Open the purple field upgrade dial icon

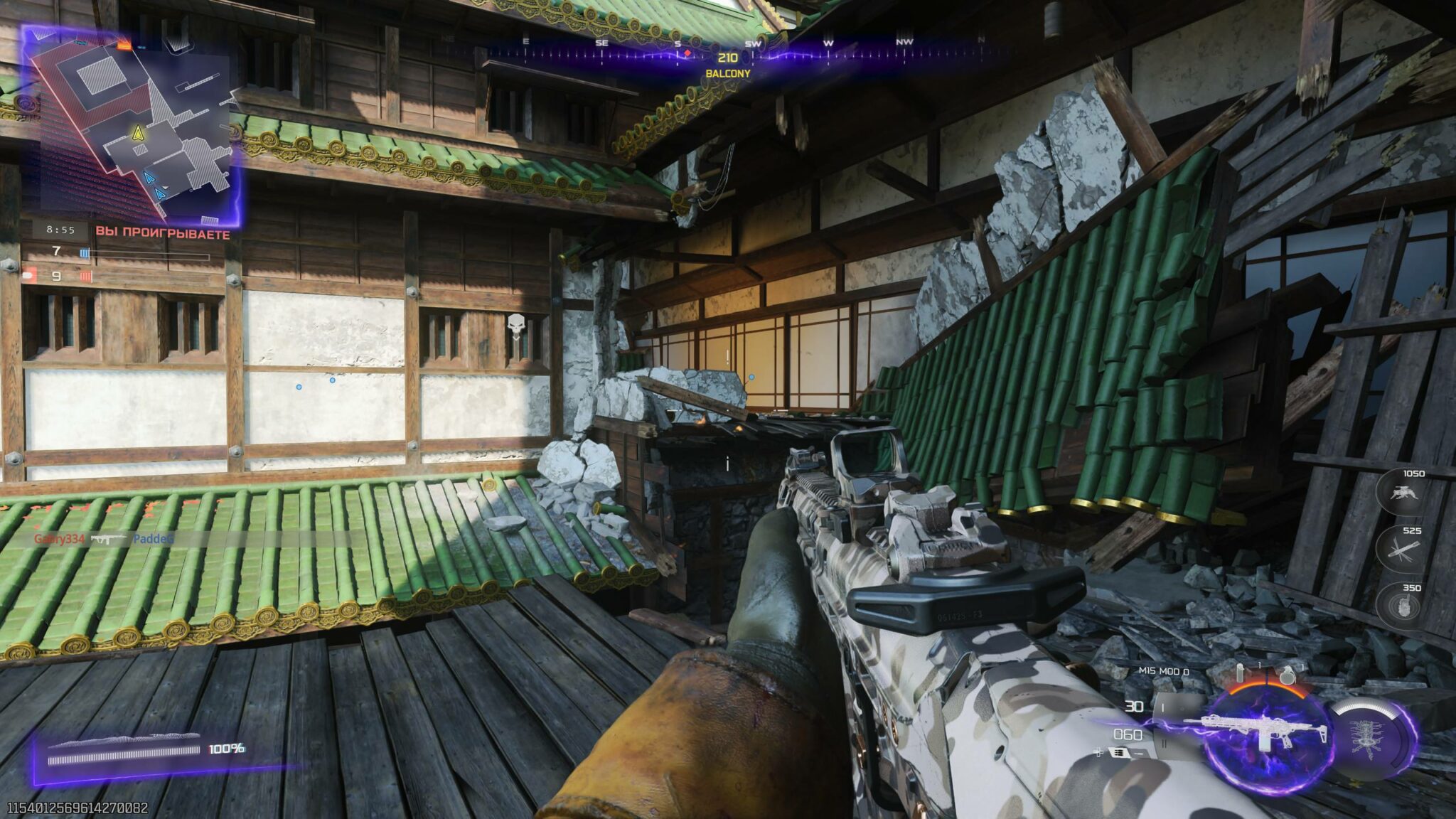pos(1367,737)
